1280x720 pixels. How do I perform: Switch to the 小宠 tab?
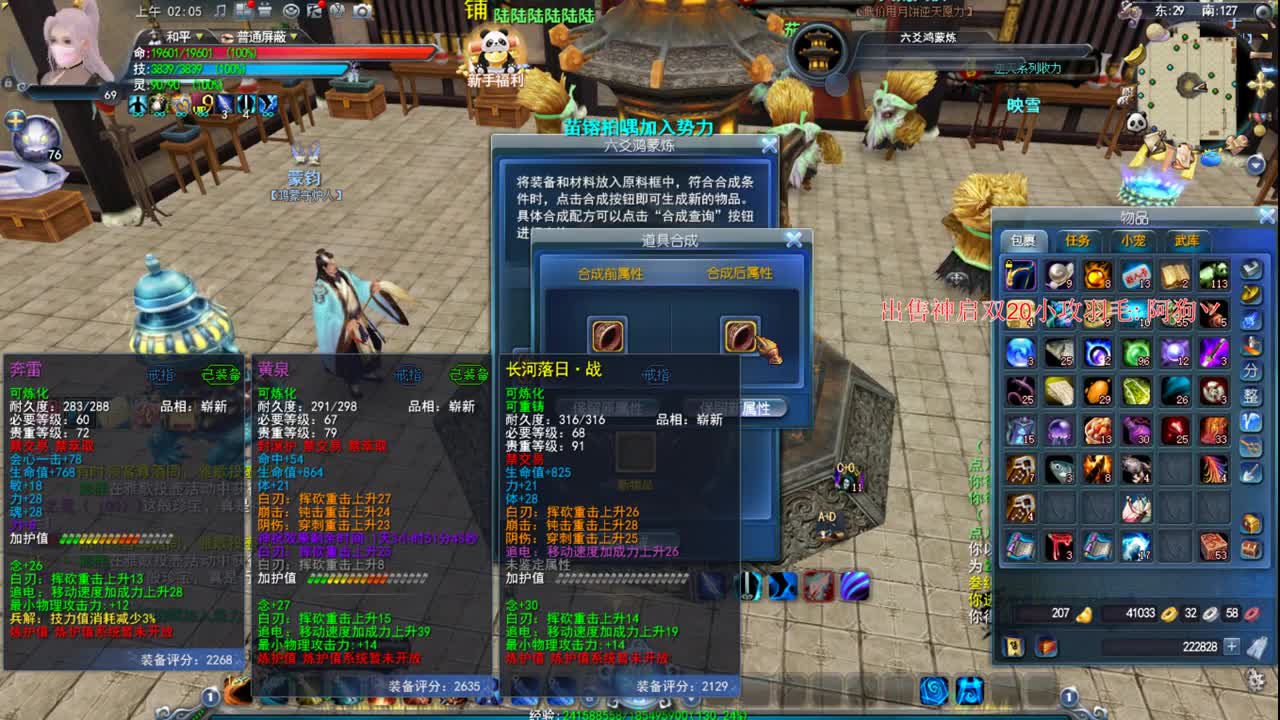point(1134,239)
